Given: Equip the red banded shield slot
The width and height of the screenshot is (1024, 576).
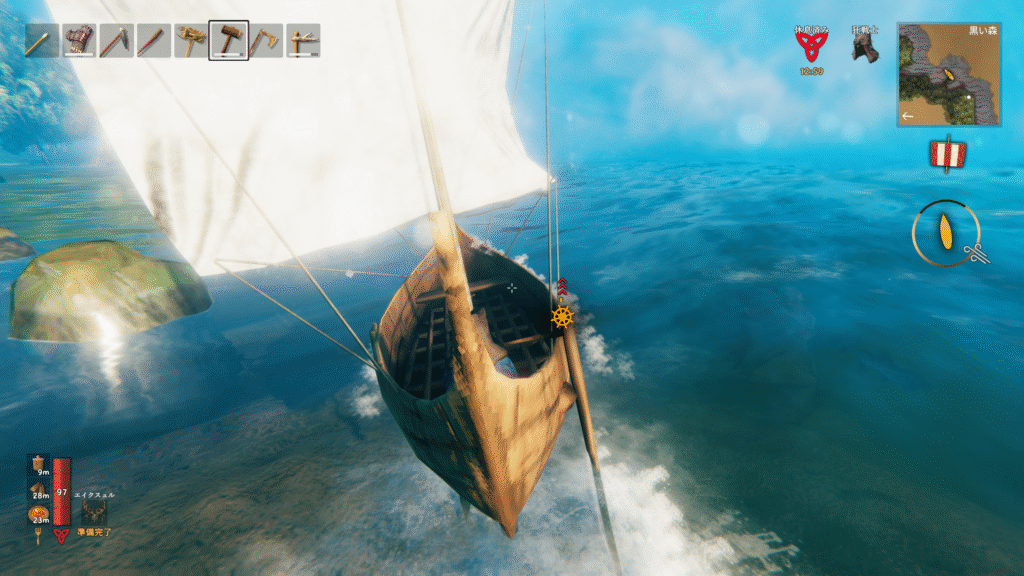Looking at the screenshot, I should [x=79, y=41].
